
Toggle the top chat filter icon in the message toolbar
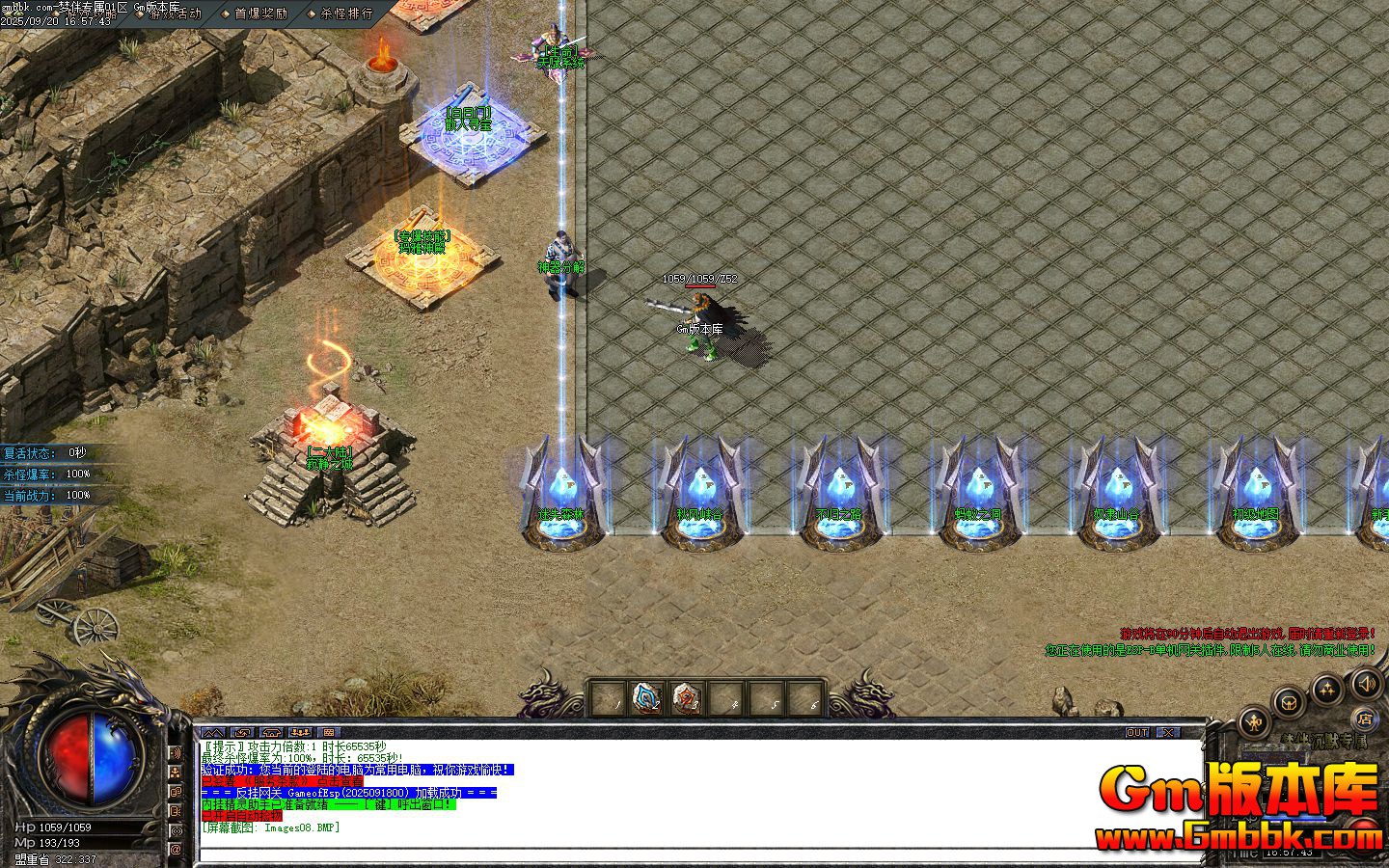tap(331, 733)
